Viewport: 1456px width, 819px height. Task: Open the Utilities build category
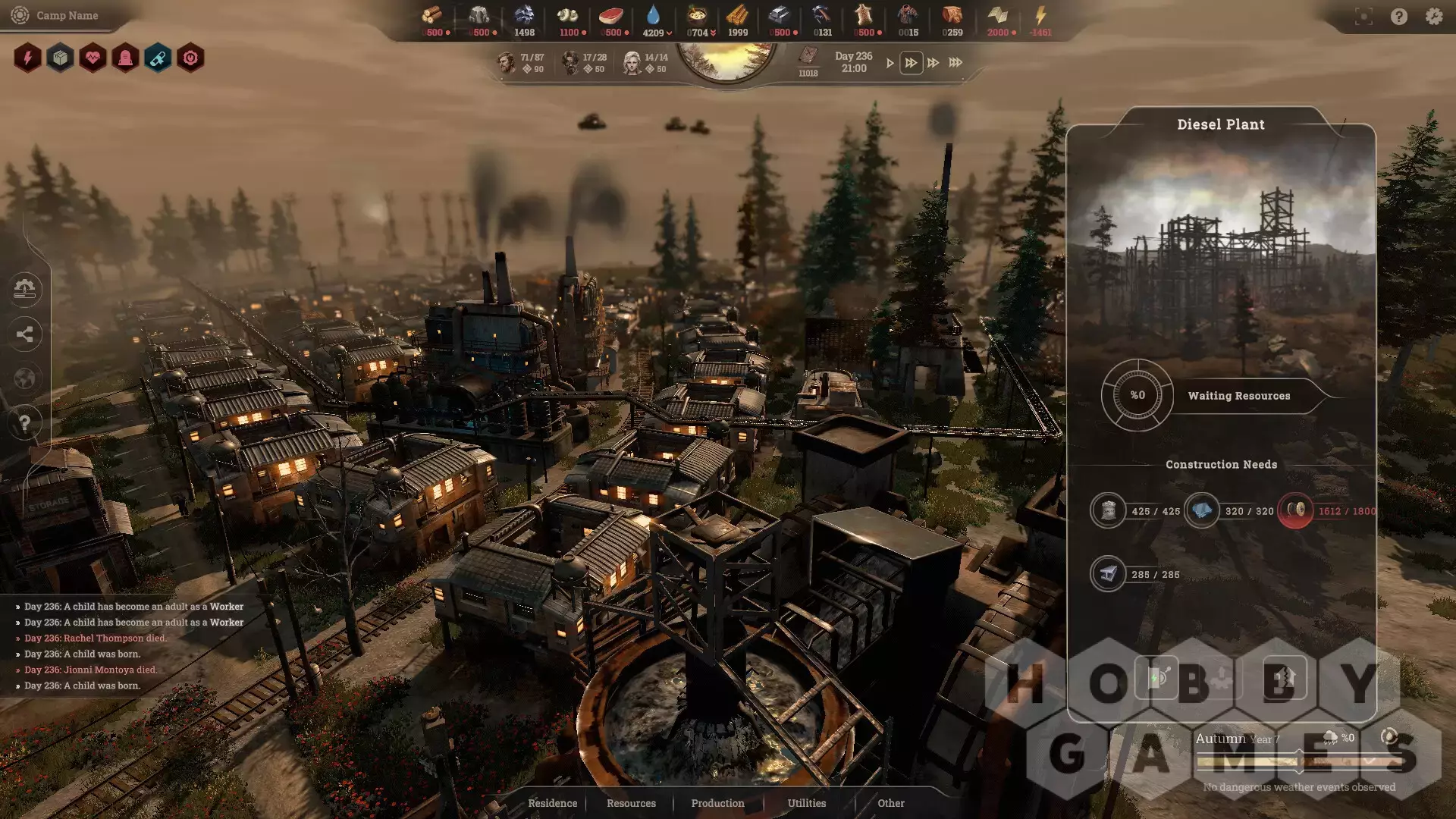point(806,803)
